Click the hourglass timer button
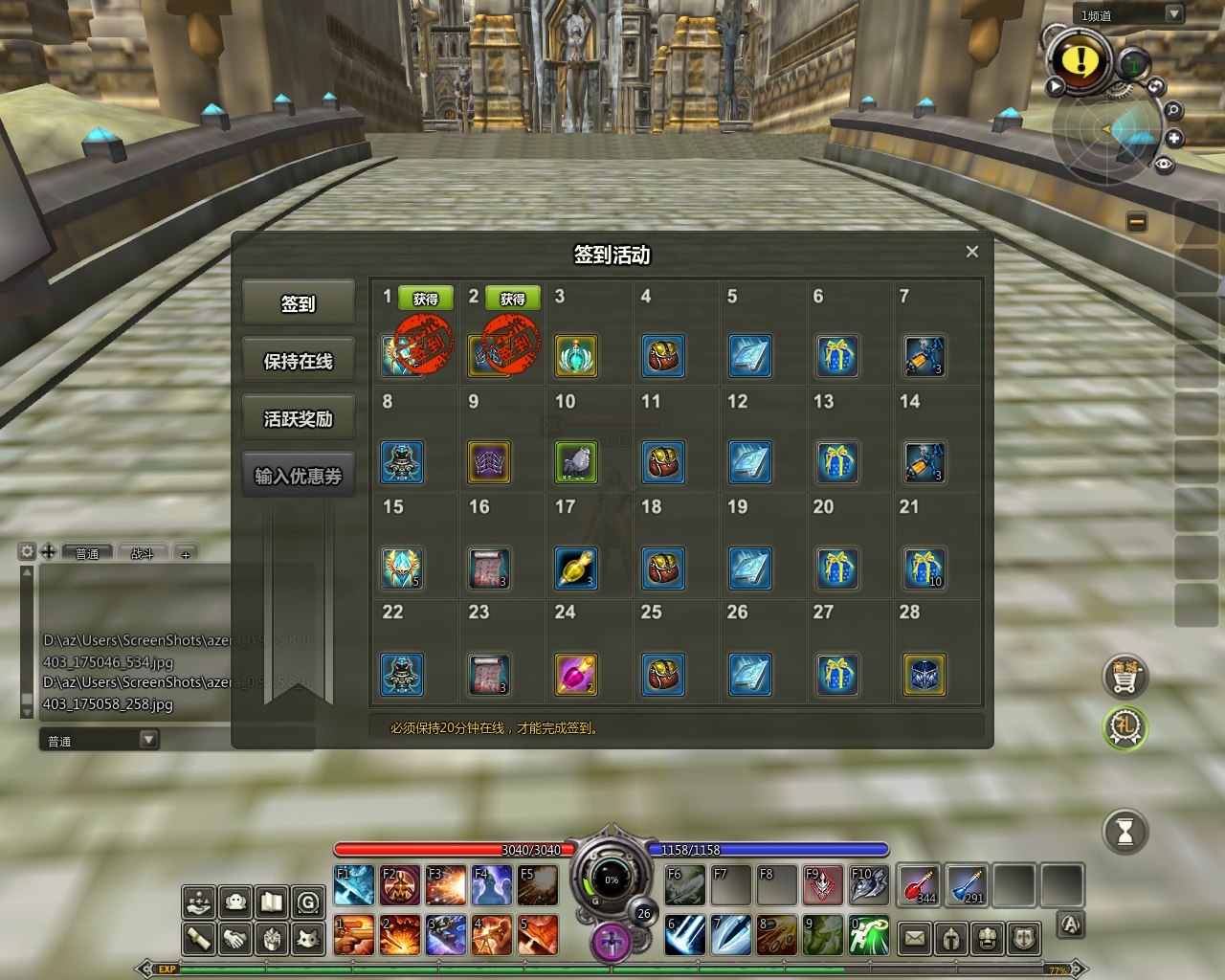Screen dimensions: 1225x980 (1125, 832)
